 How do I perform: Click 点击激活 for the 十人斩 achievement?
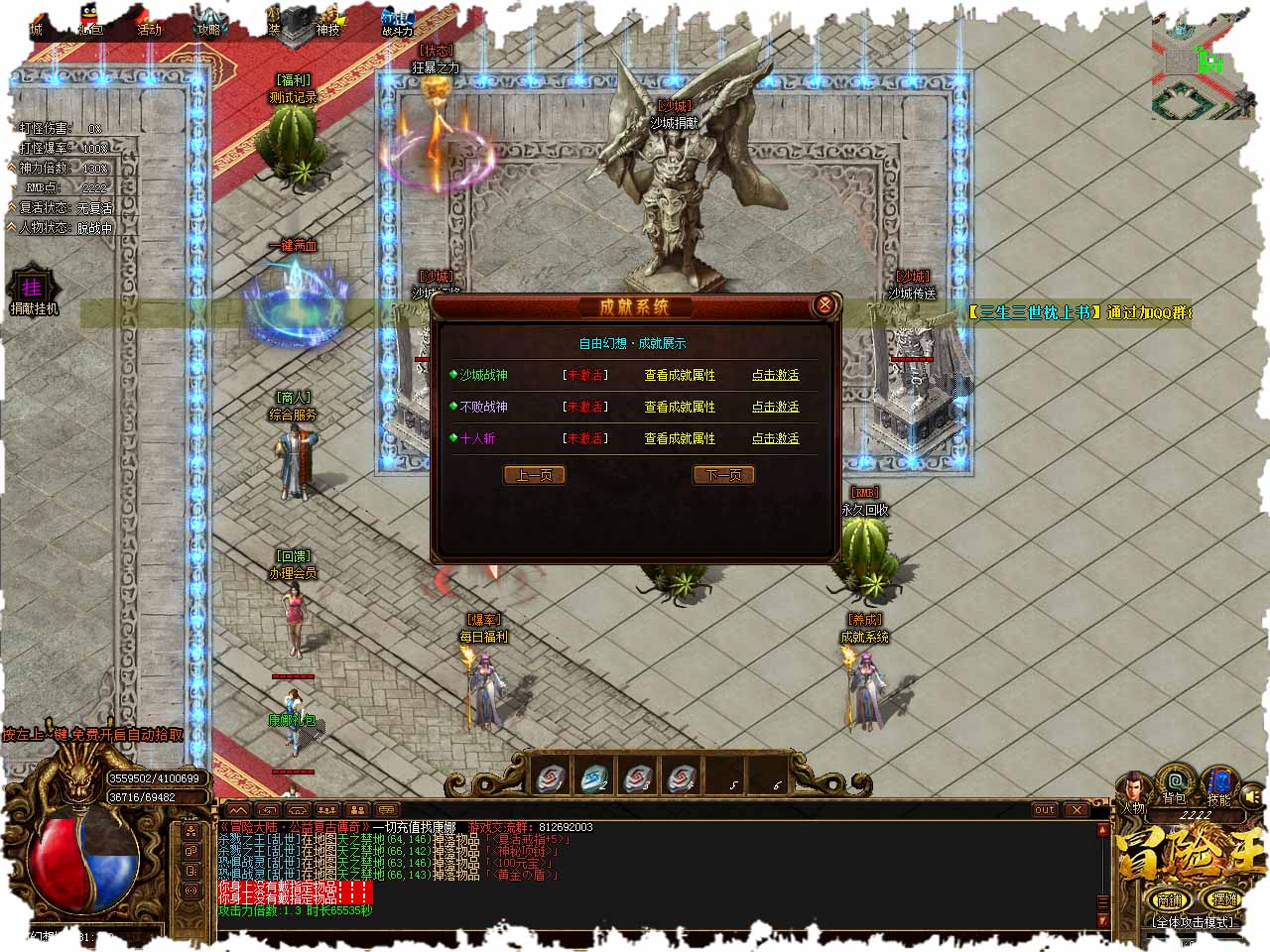tap(775, 438)
